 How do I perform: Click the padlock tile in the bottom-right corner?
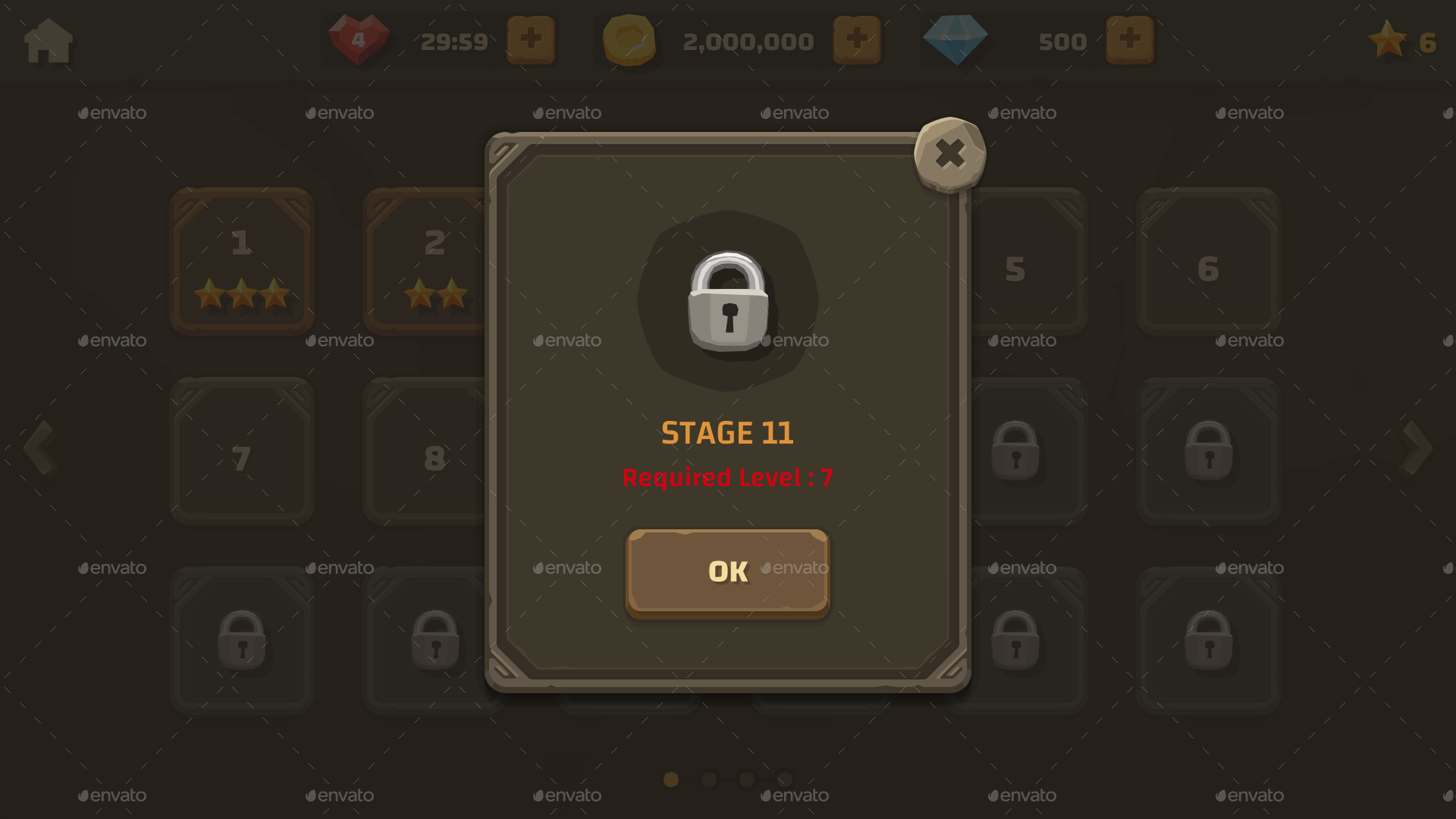click(1209, 641)
